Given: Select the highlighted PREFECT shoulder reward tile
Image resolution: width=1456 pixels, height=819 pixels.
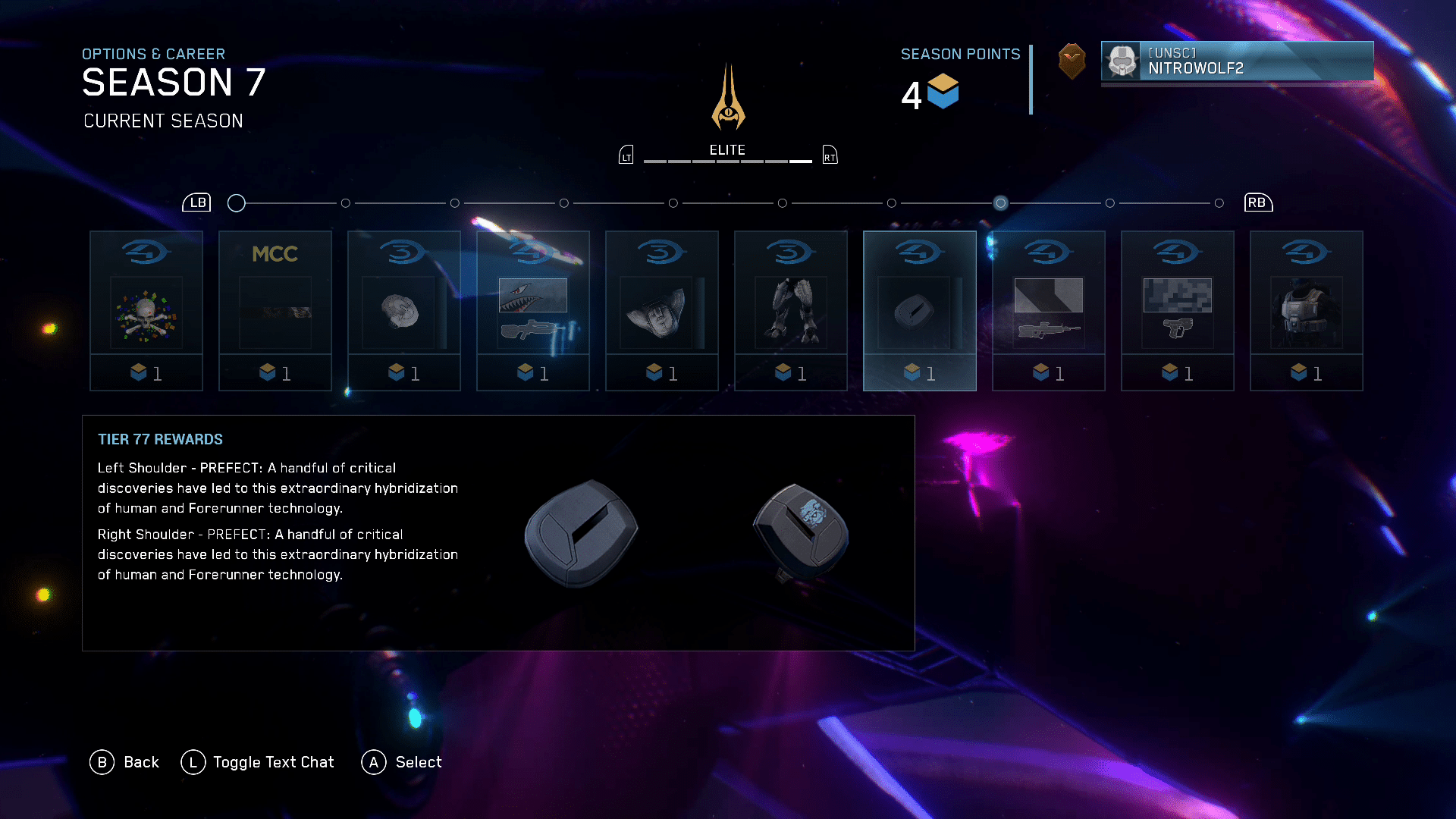Looking at the screenshot, I should [x=920, y=311].
